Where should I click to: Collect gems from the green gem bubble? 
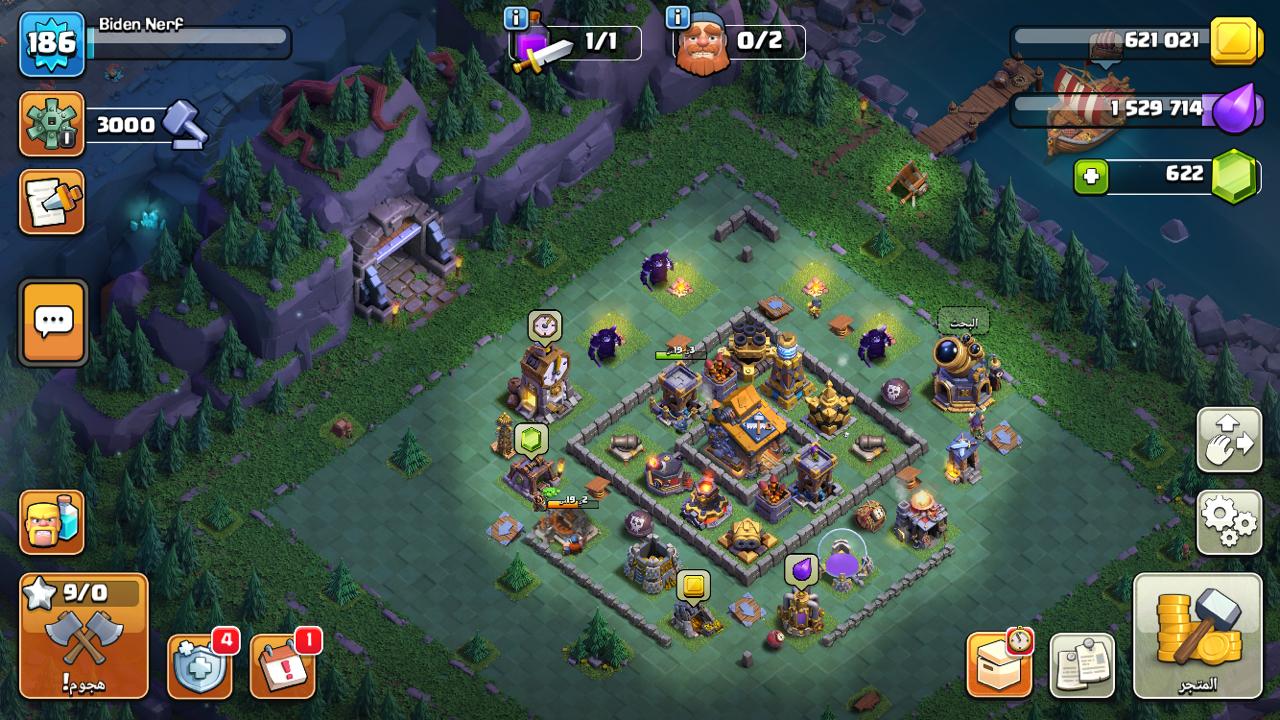[x=532, y=438]
